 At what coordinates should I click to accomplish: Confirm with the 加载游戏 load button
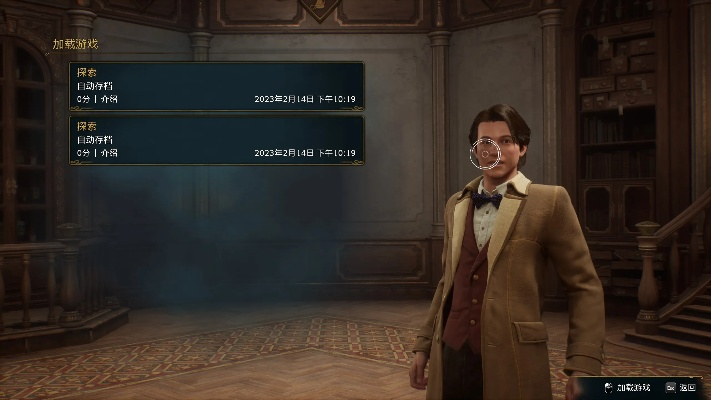627,387
